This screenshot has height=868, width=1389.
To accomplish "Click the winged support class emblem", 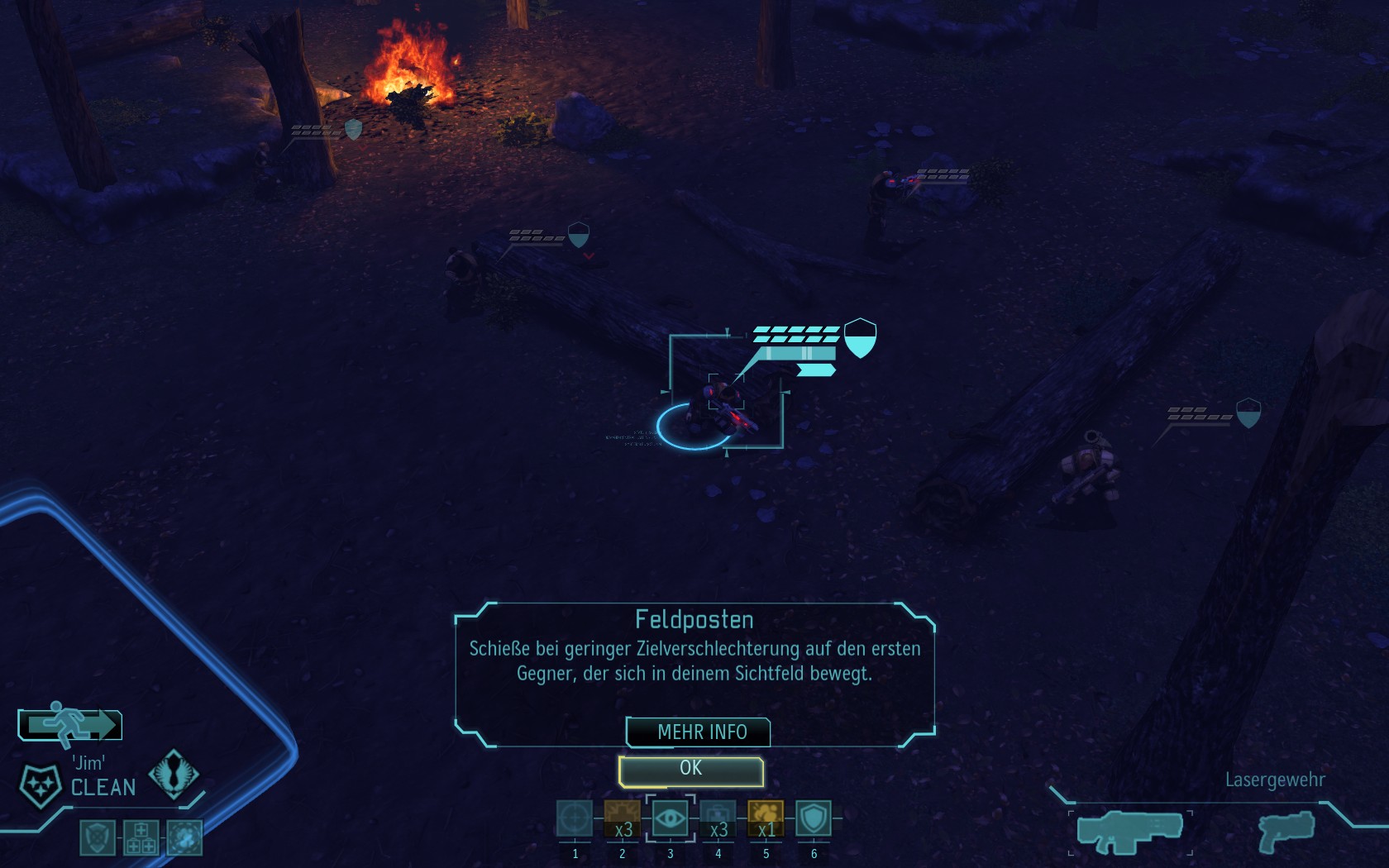I will [174, 774].
